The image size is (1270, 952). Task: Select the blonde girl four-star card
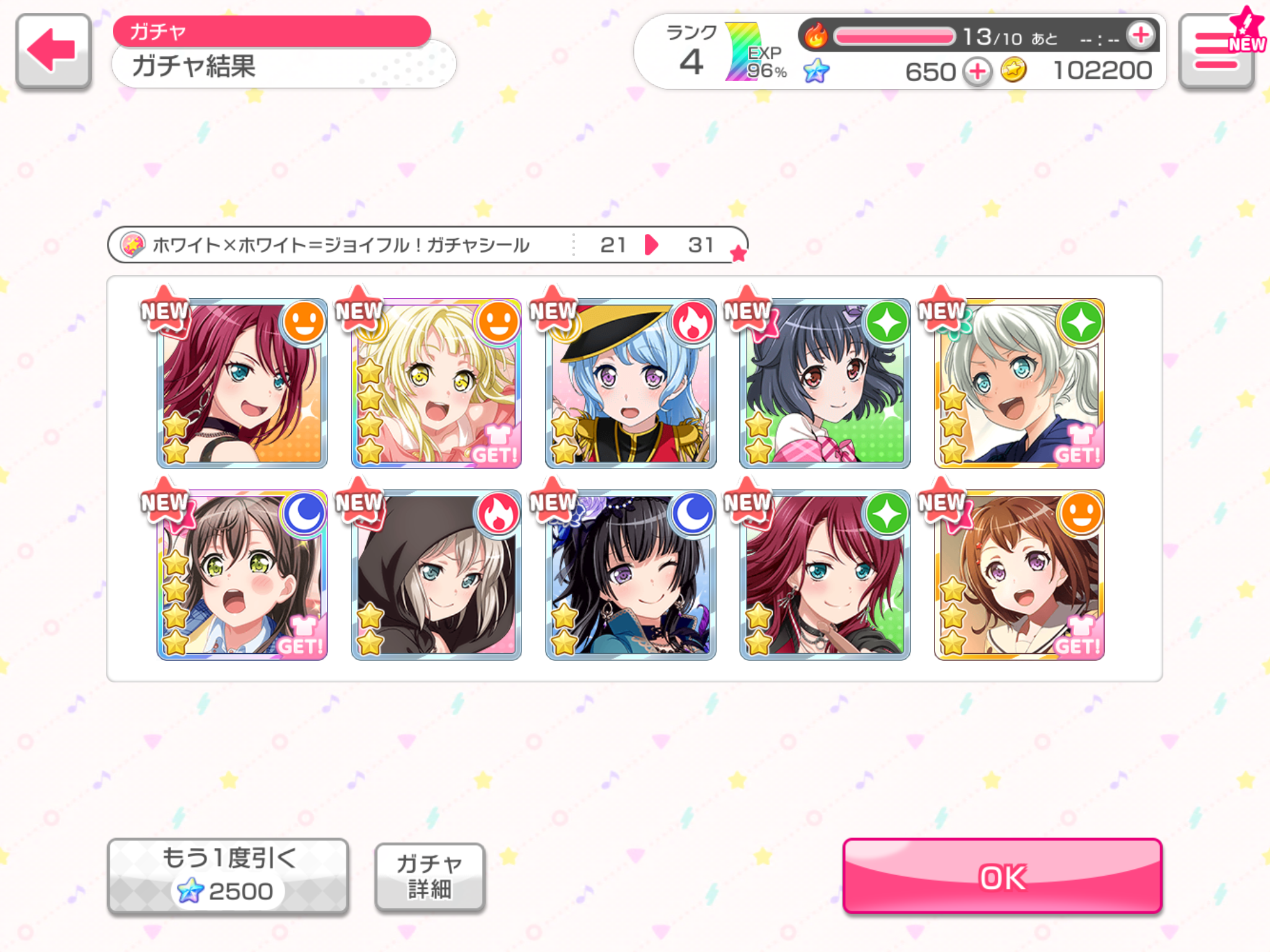pyautogui.click(x=436, y=384)
